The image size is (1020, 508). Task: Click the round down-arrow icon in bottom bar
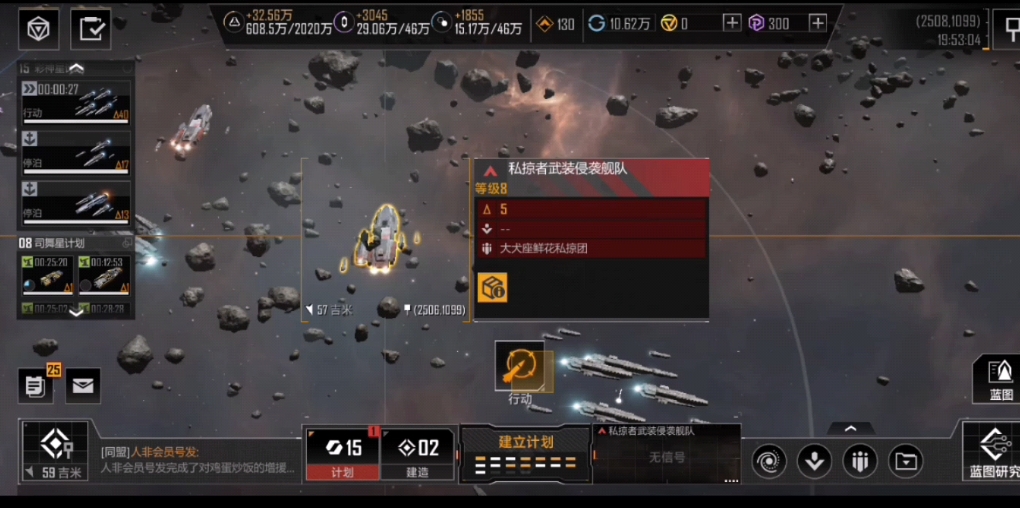815,461
